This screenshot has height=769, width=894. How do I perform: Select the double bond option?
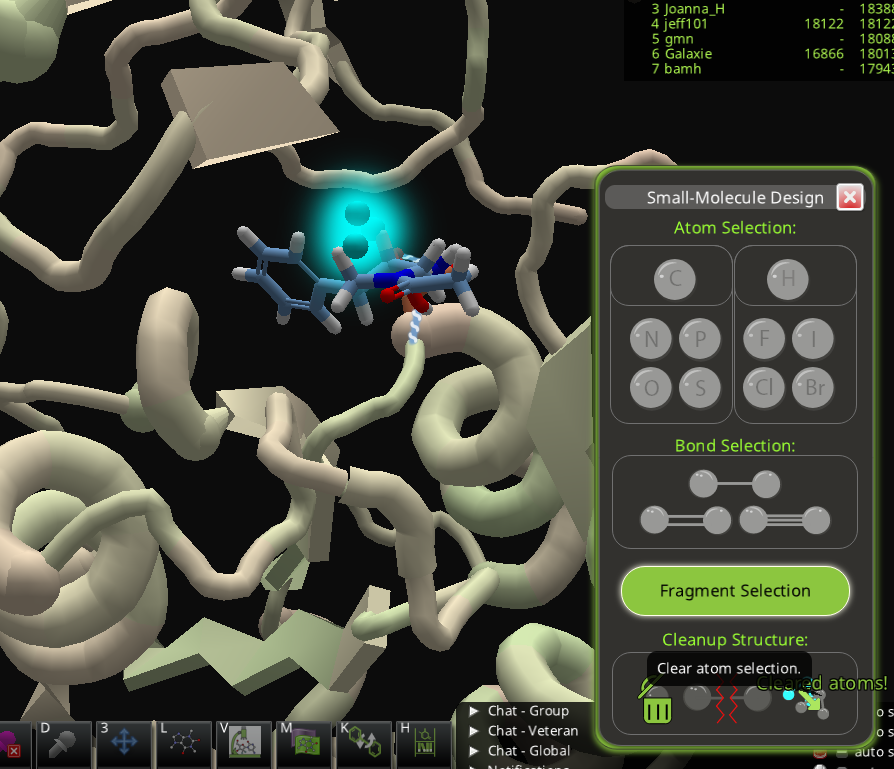tap(685, 520)
